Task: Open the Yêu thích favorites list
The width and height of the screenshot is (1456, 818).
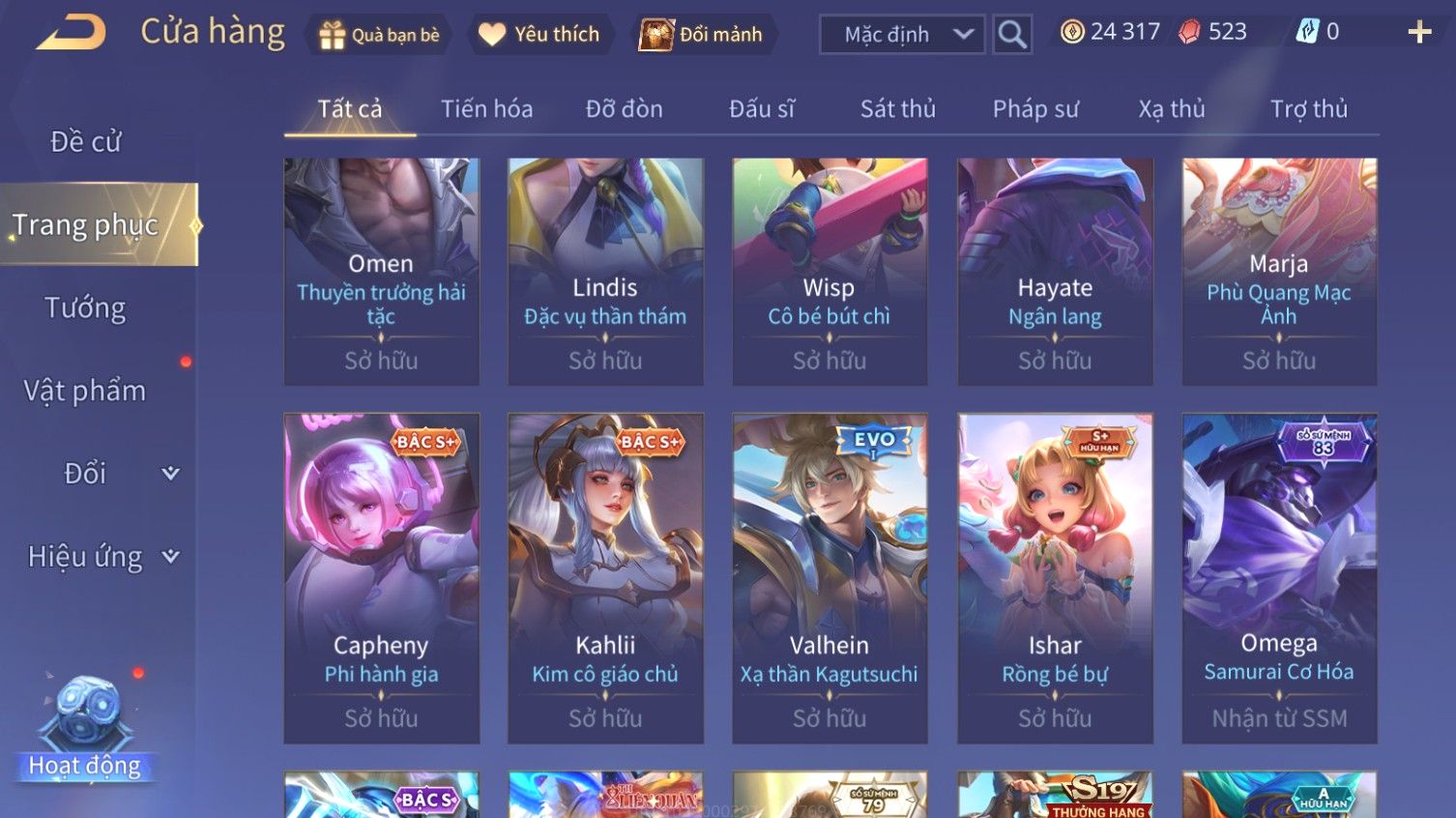Action: click(539, 35)
